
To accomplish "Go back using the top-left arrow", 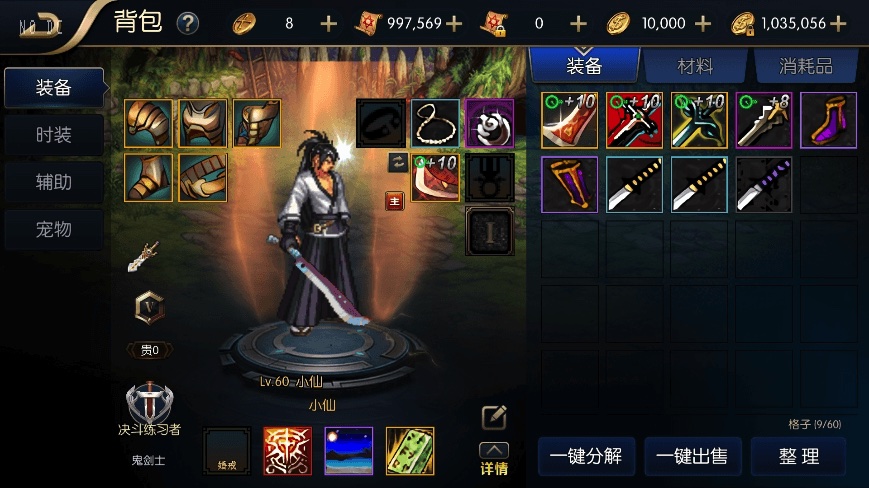I will coord(40,24).
